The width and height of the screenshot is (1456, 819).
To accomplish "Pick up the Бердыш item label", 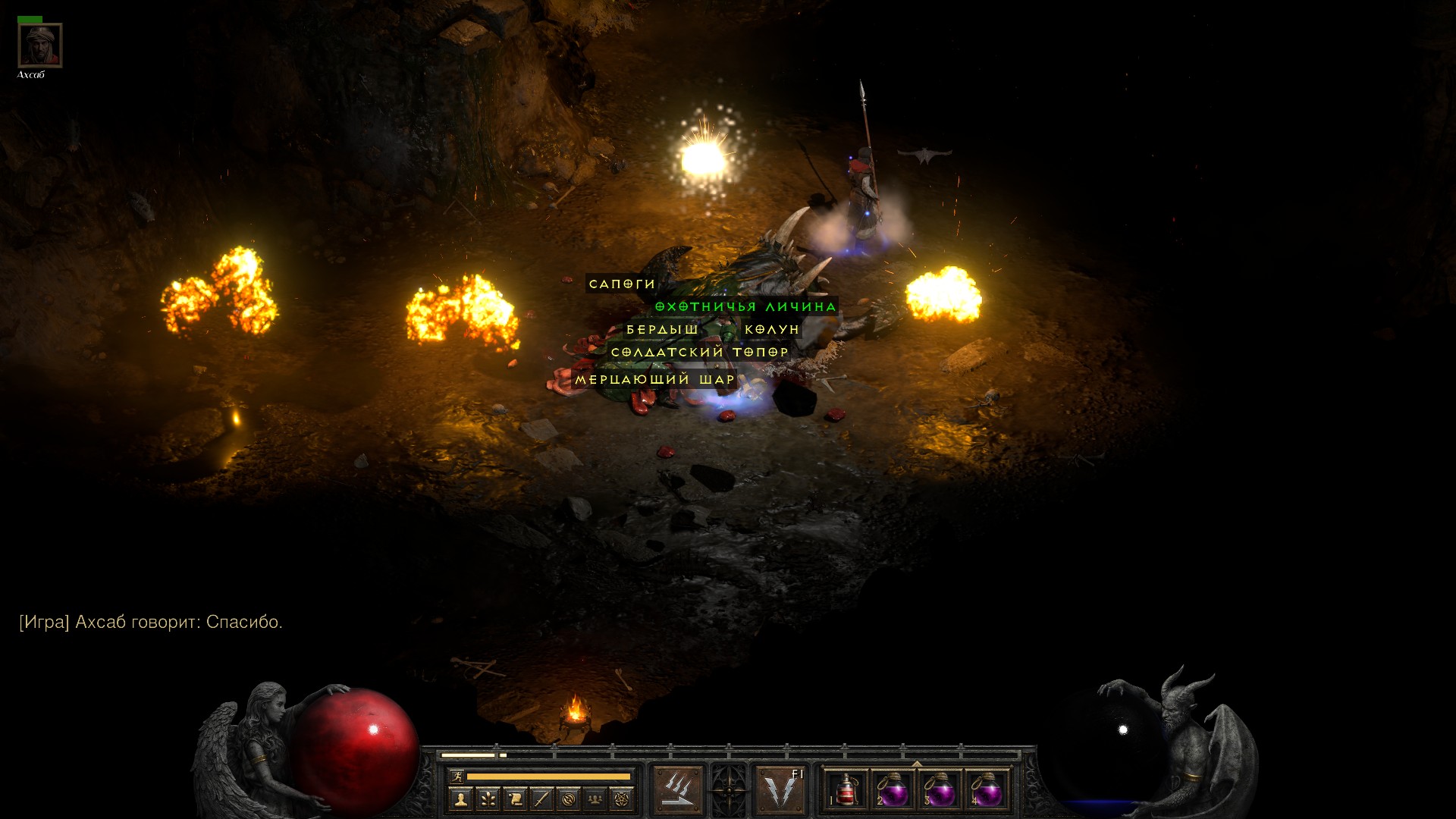I will [662, 330].
